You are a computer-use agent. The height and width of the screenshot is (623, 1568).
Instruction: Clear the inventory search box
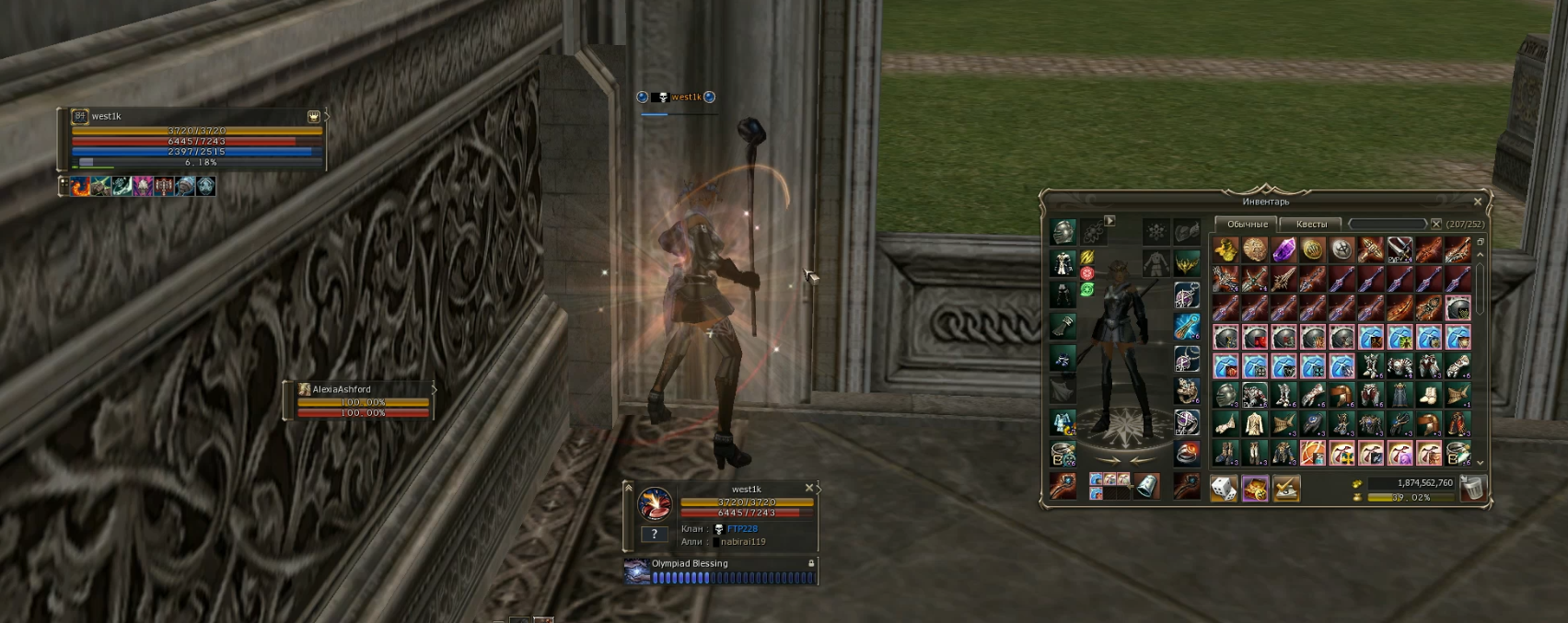(1435, 224)
